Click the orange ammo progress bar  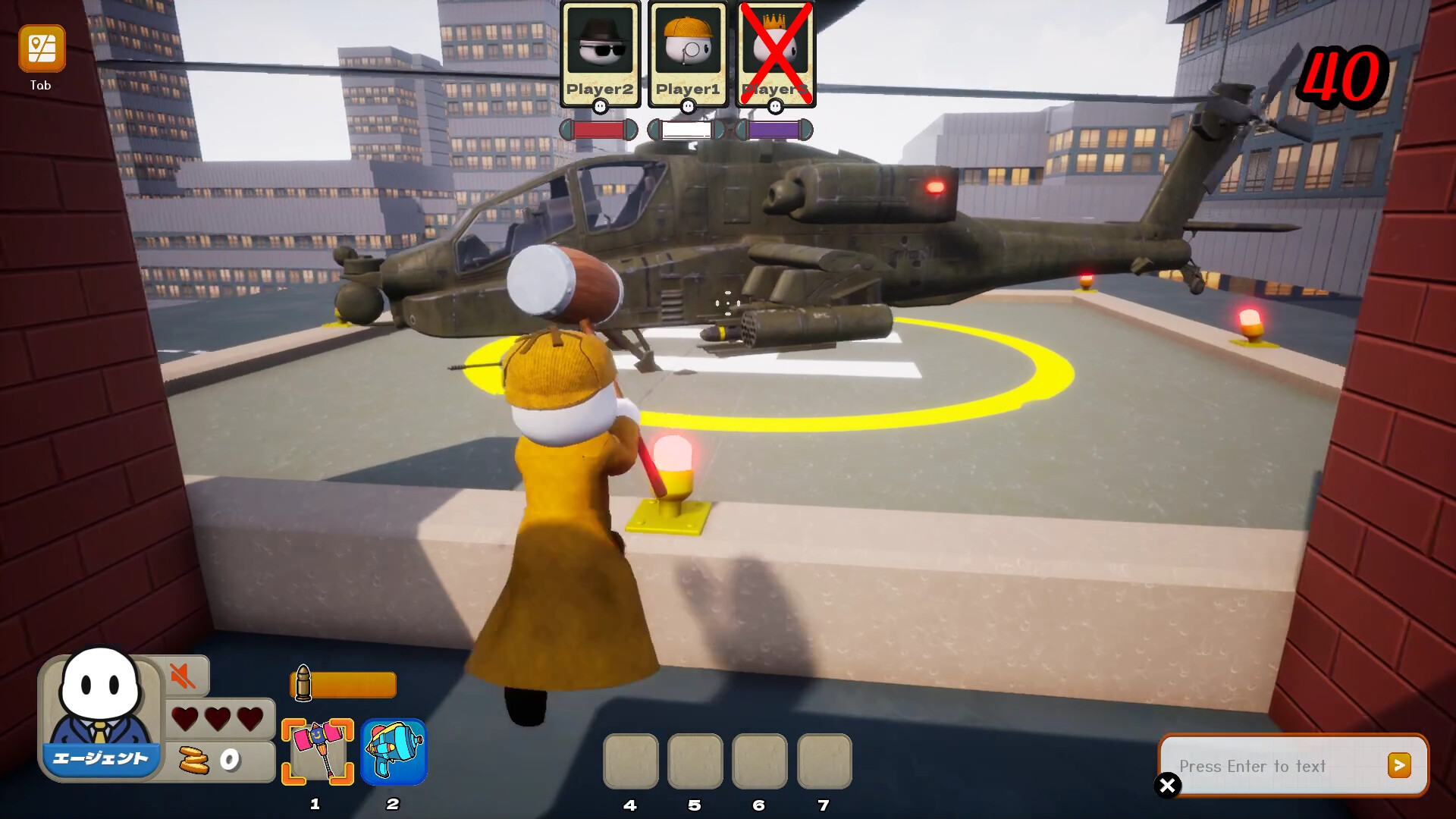point(353,684)
